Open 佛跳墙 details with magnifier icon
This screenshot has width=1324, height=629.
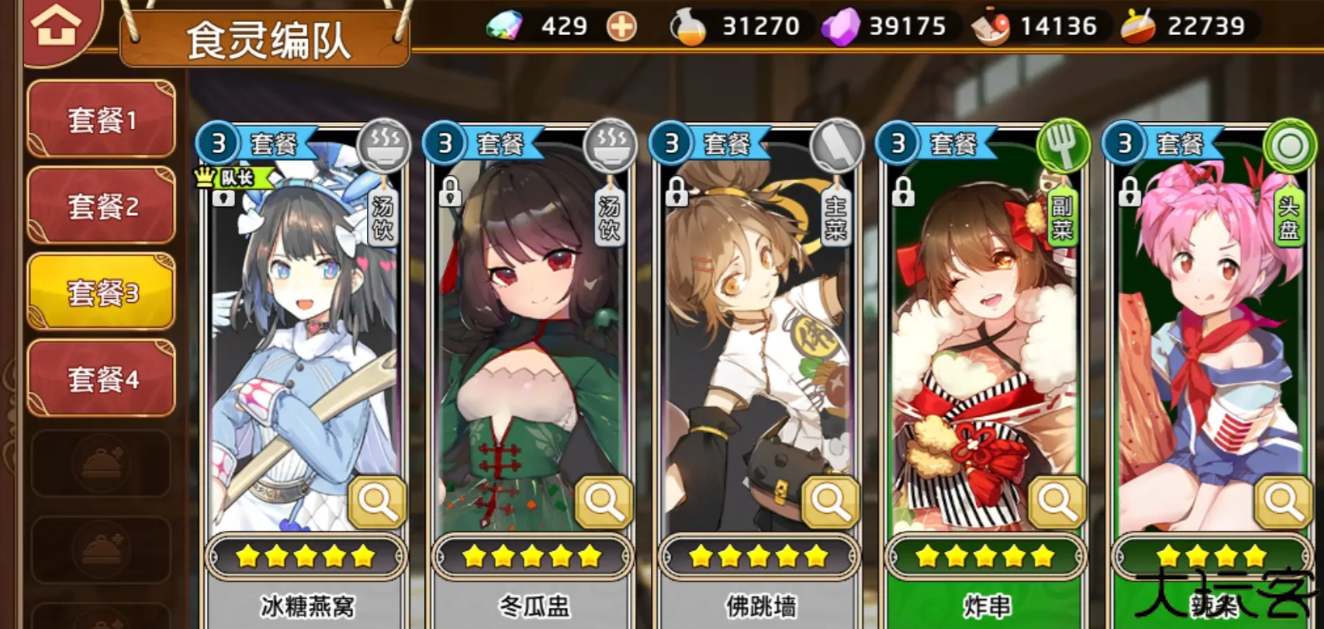coord(831,502)
